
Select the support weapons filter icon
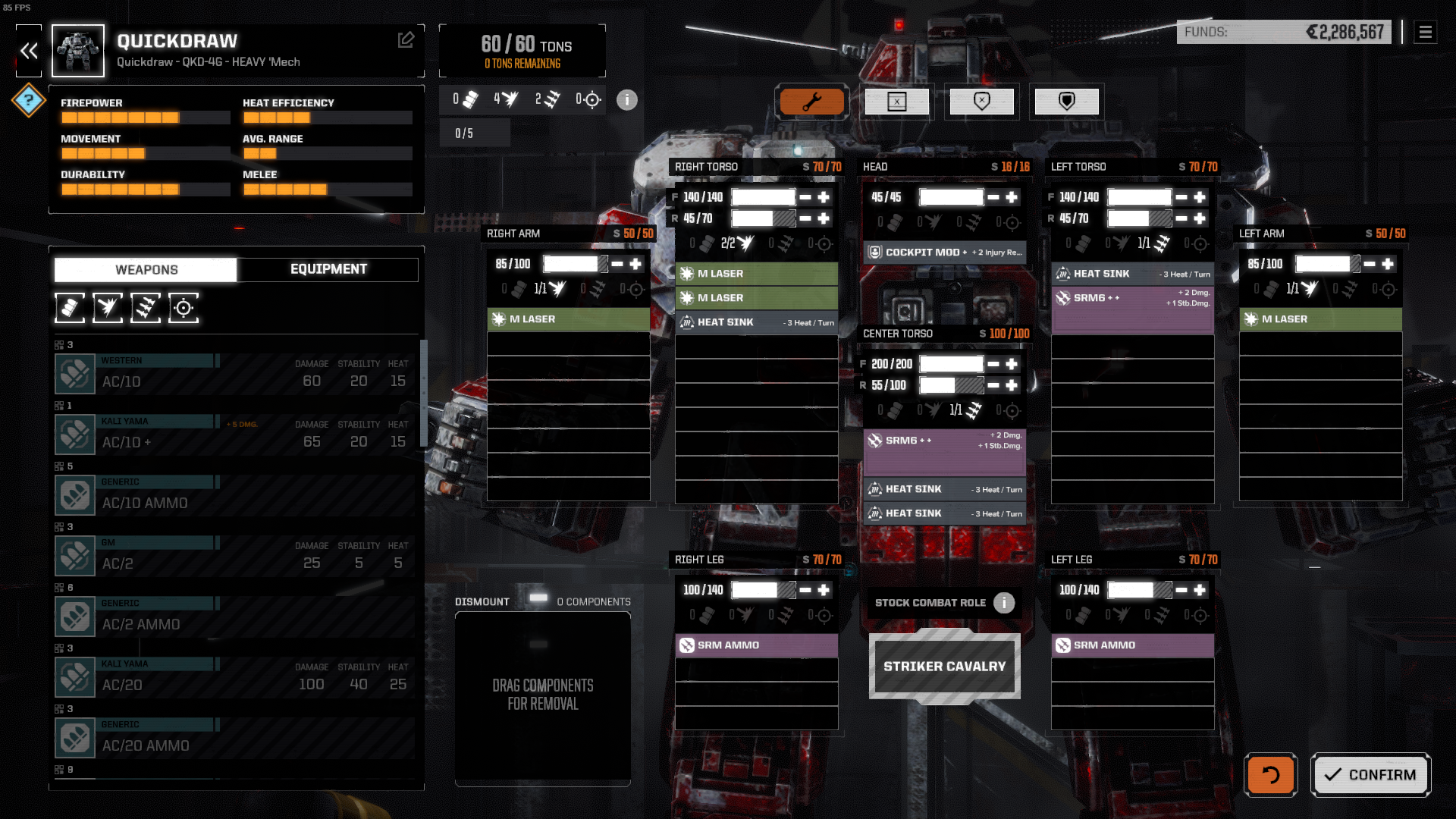pos(183,308)
